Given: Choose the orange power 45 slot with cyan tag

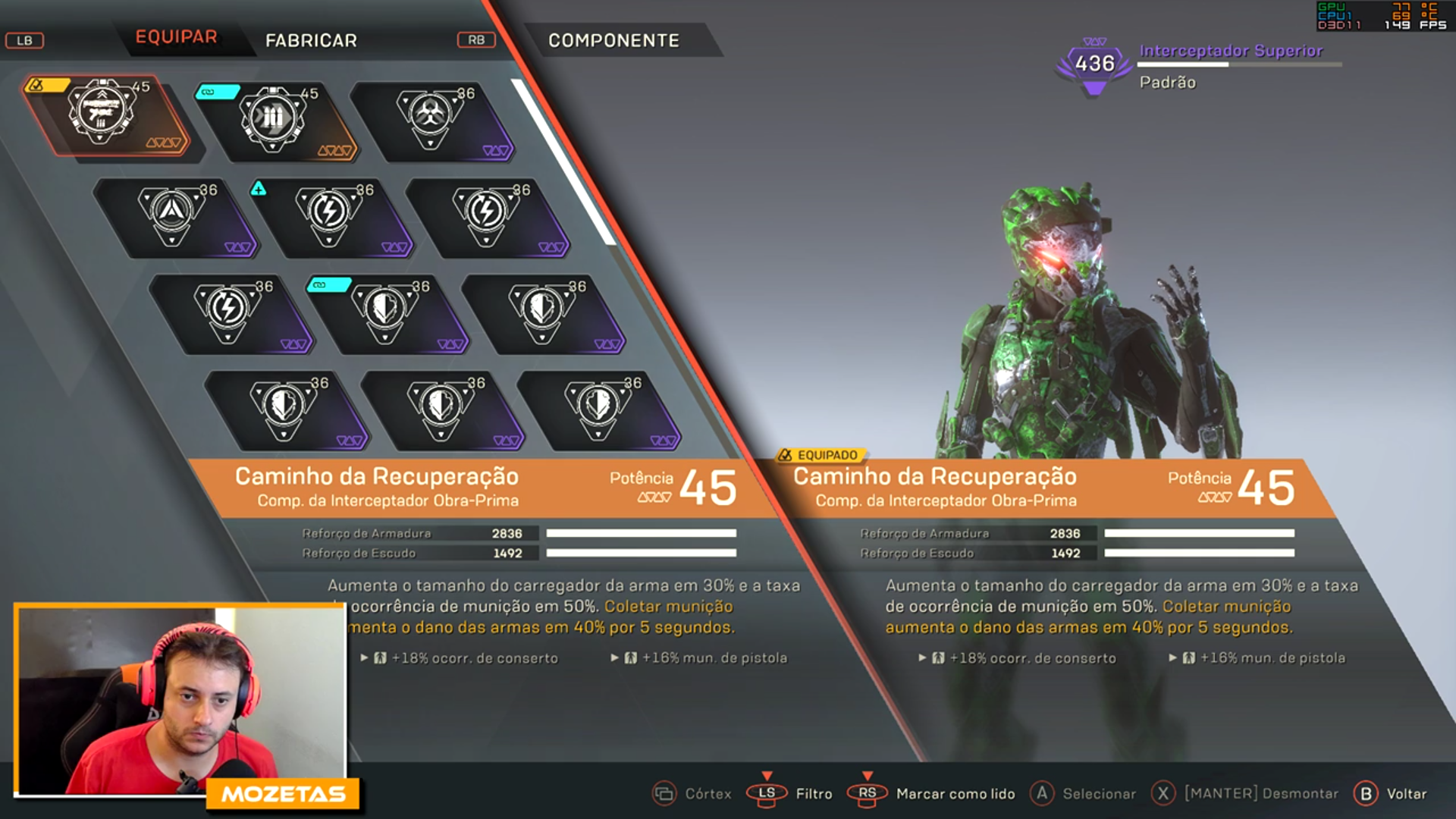Looking at the screenshot, I should tap(274, 120).
